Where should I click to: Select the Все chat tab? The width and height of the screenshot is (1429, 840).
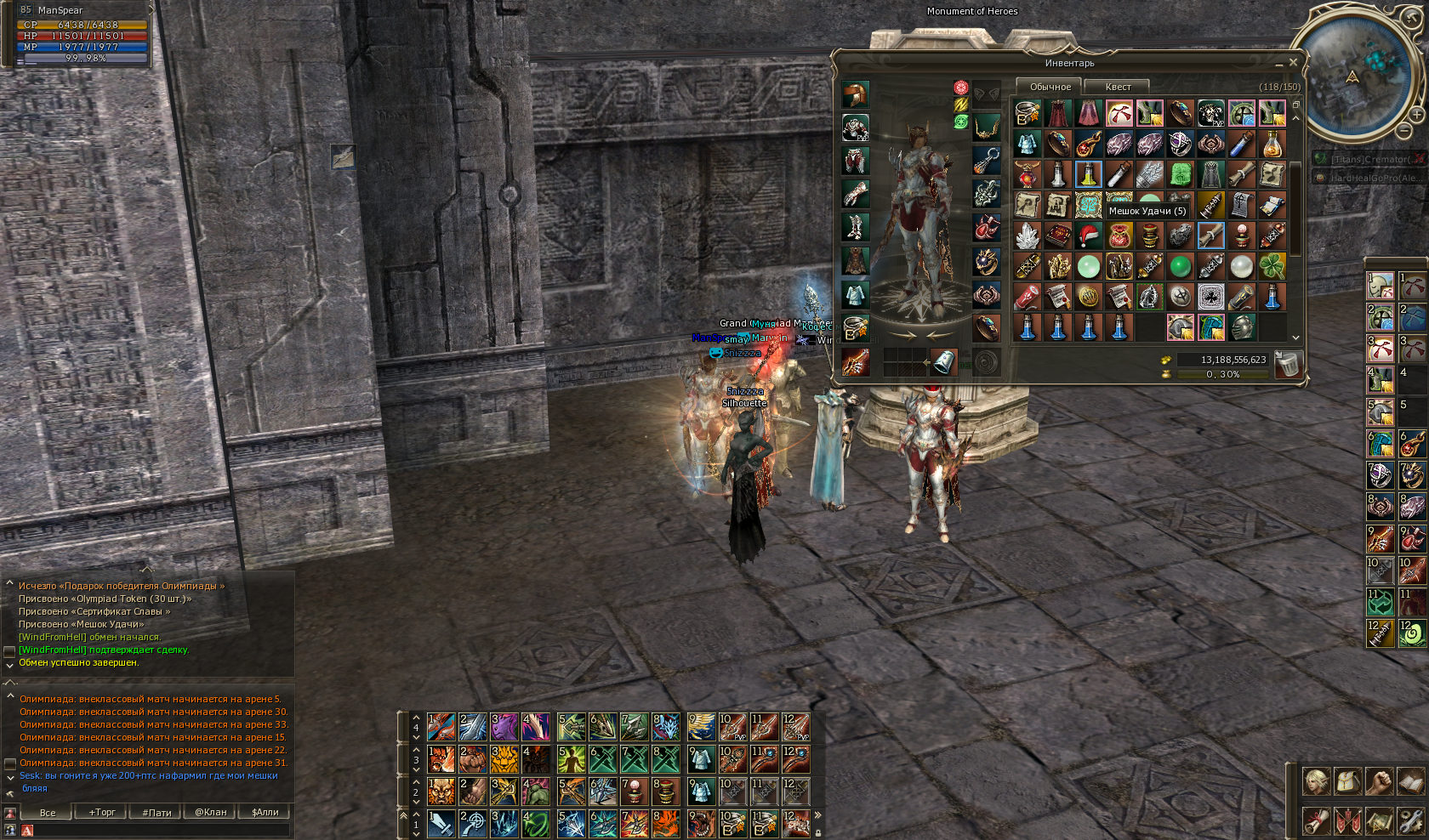coord(48,812)
